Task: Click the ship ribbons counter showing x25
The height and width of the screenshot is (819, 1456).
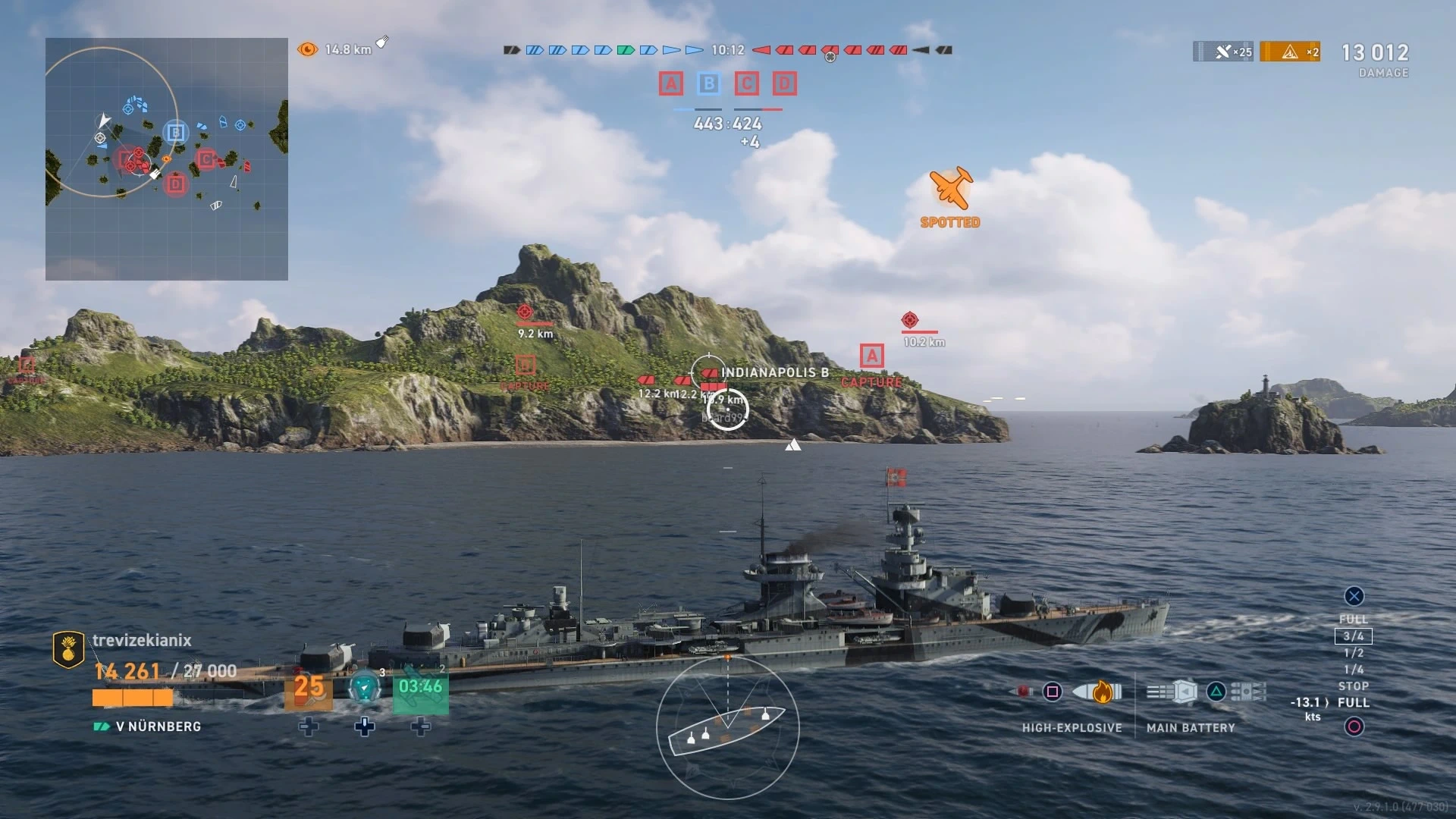Action: tap(1223, 52)
